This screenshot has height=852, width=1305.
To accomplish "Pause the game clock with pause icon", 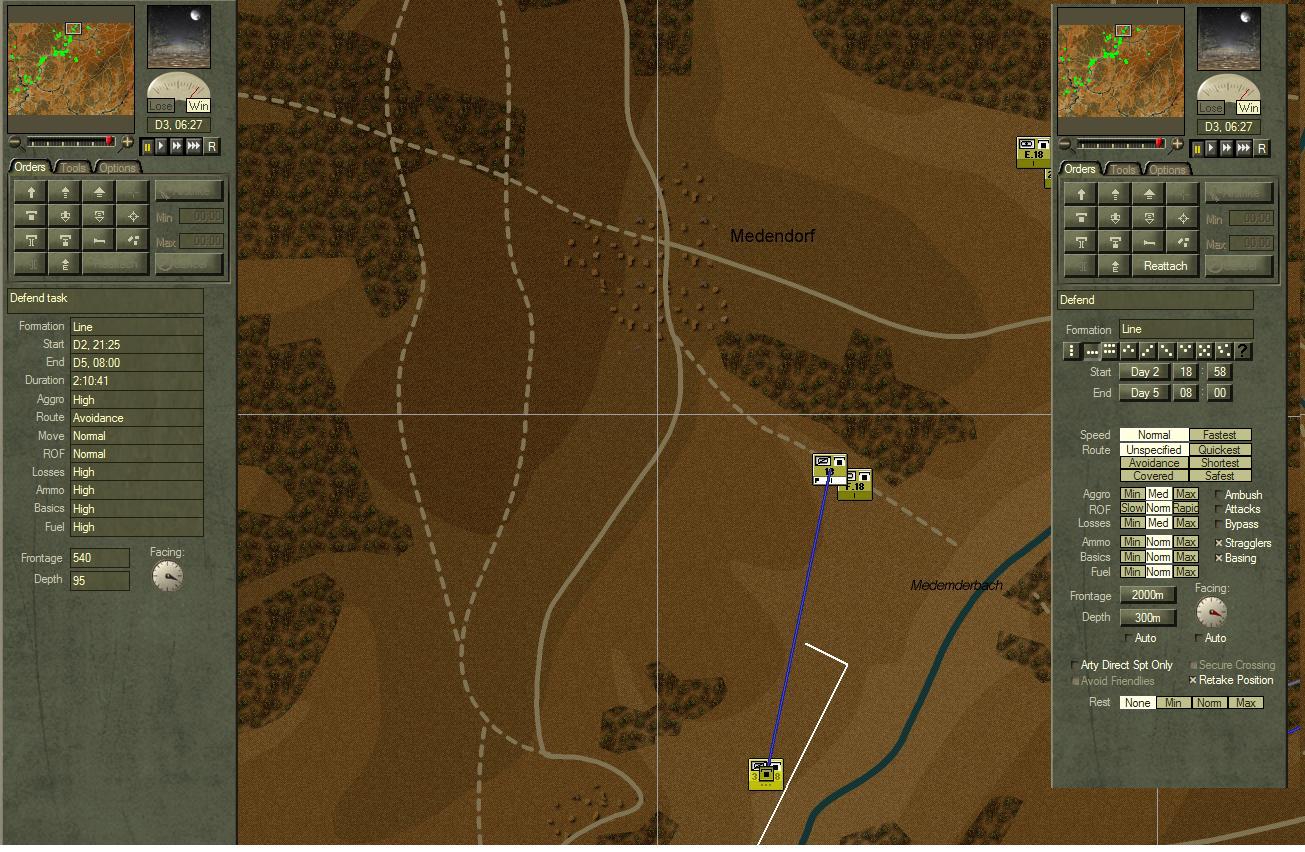I will pyautogui.click(x=1197, y=148).
